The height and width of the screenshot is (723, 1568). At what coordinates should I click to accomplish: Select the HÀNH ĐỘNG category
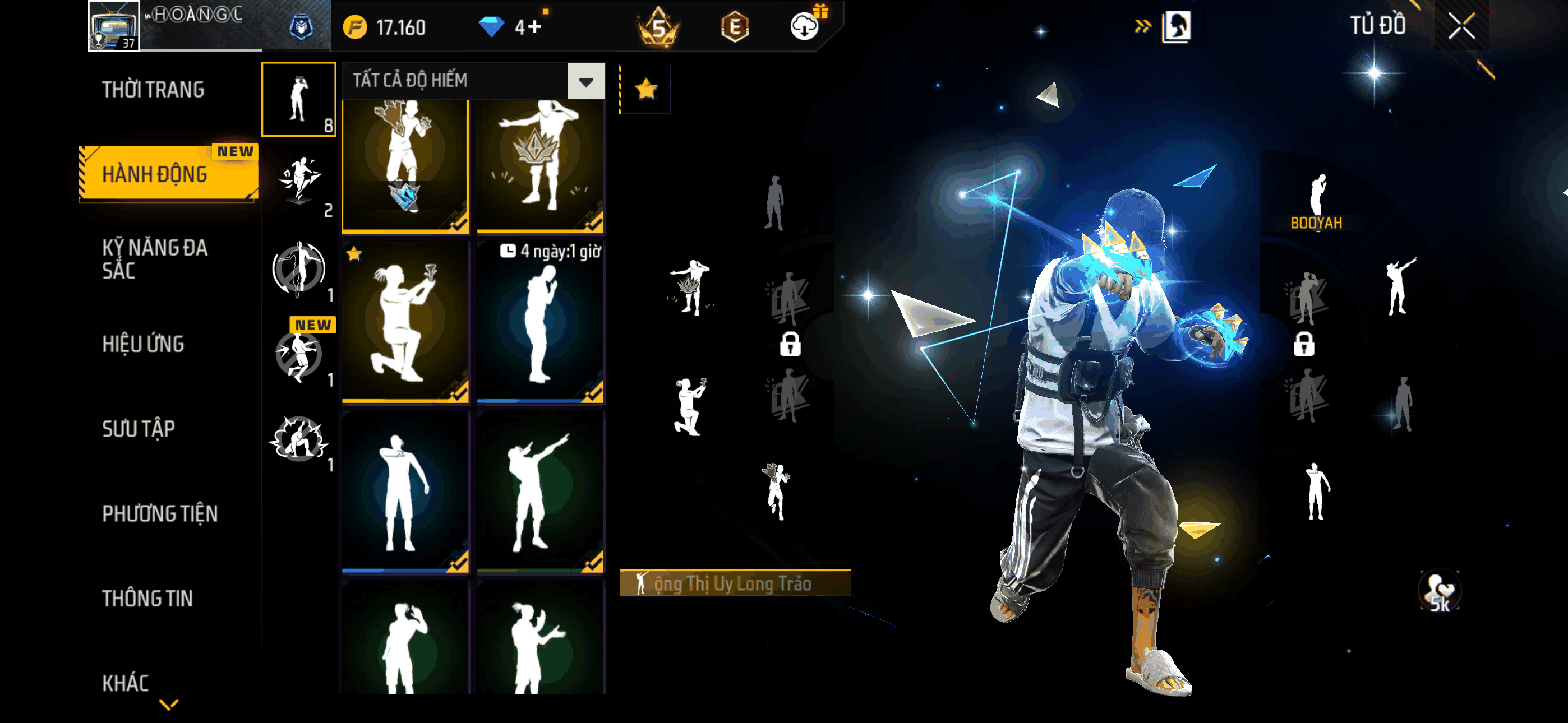[x=155, y=174]
